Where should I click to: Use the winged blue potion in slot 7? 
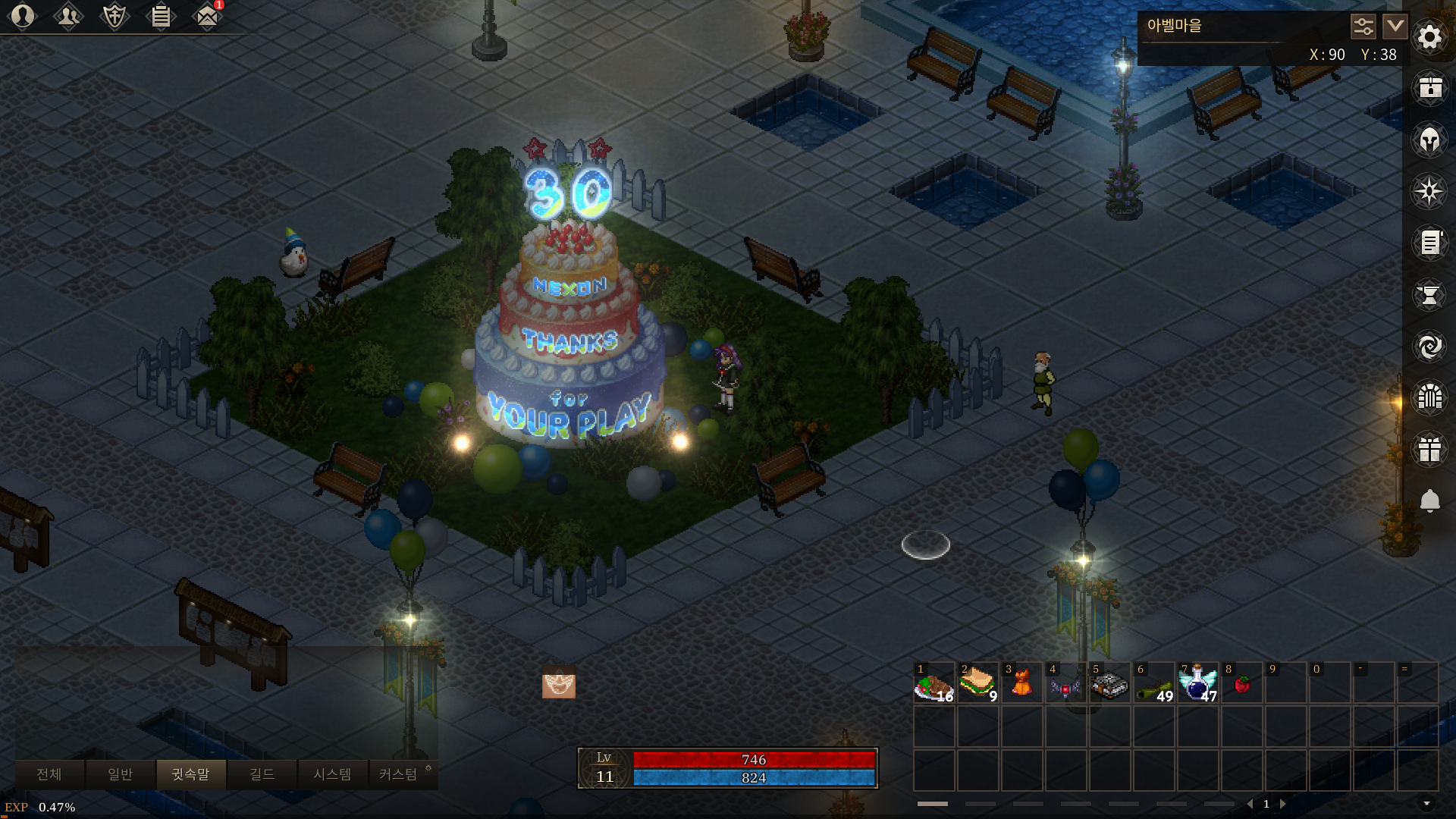click(1197, 682)
